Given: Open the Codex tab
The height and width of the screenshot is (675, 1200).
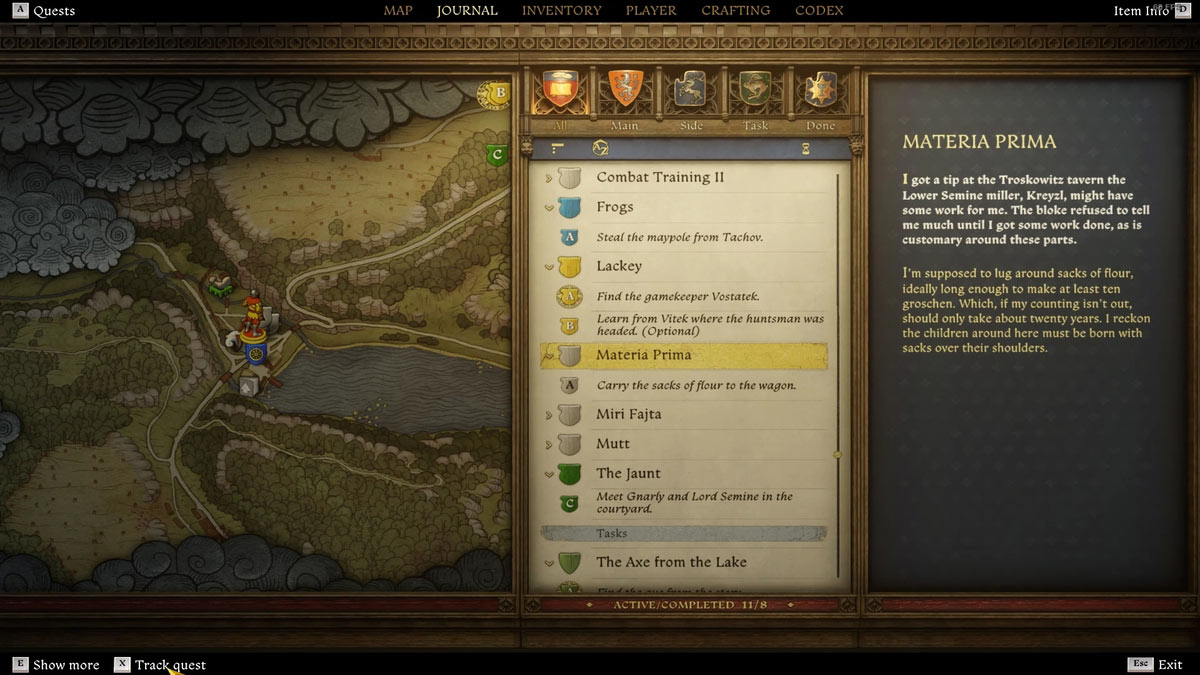Looking at the screenshot, I should coord(819,11).
